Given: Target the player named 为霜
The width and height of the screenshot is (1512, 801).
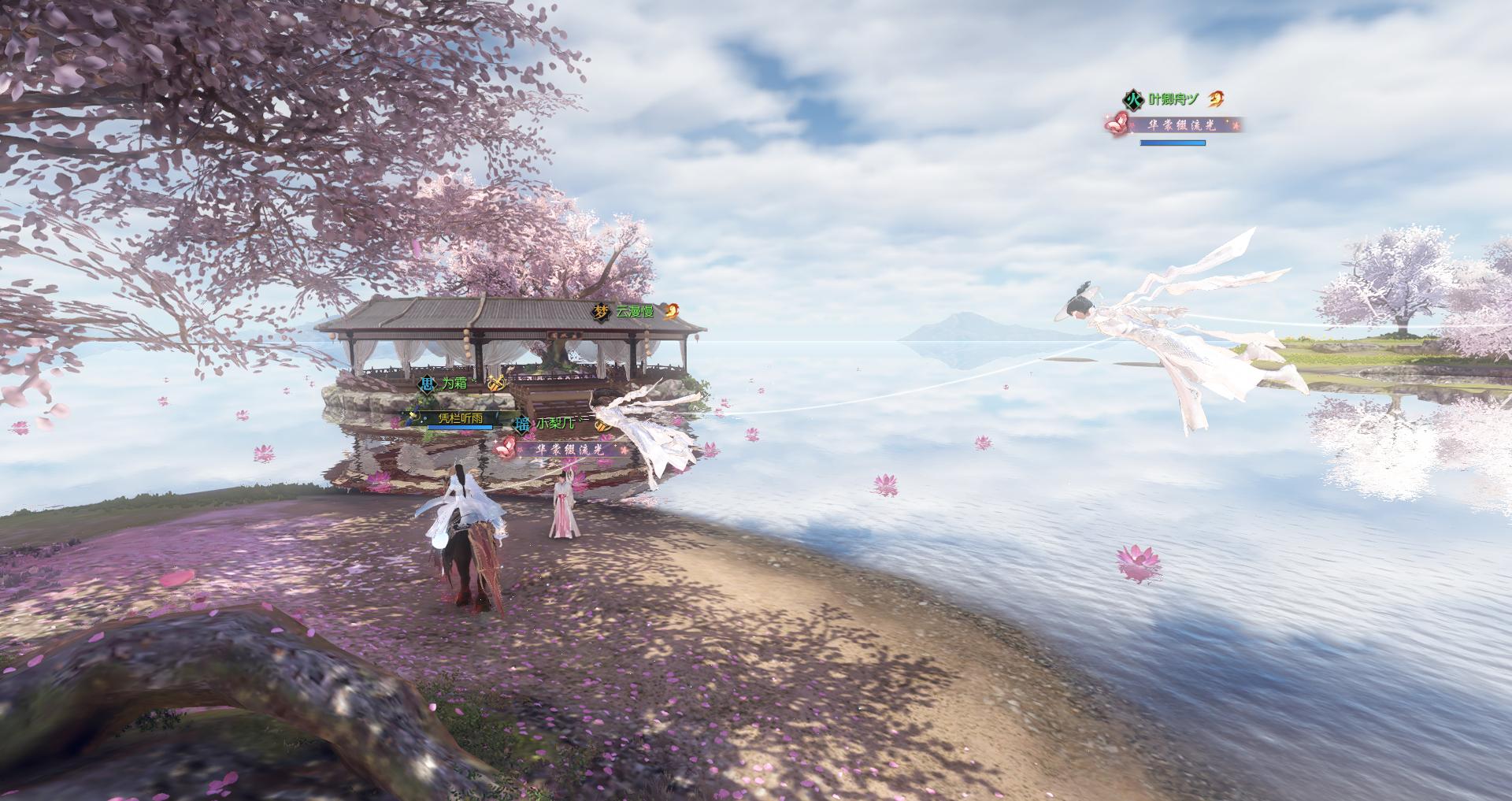Looking at the screenshot, I should pyautogui.click(x=454, y=384).
